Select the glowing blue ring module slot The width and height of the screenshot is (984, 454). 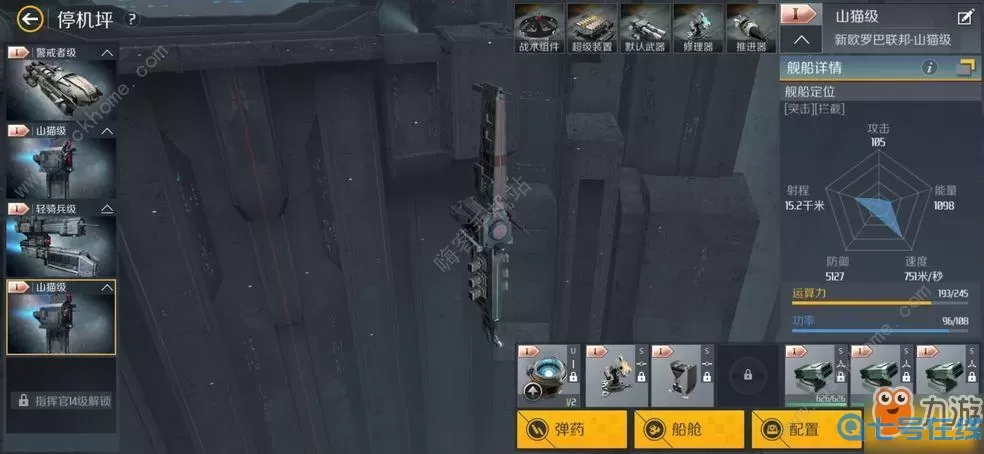coord(548,376)
